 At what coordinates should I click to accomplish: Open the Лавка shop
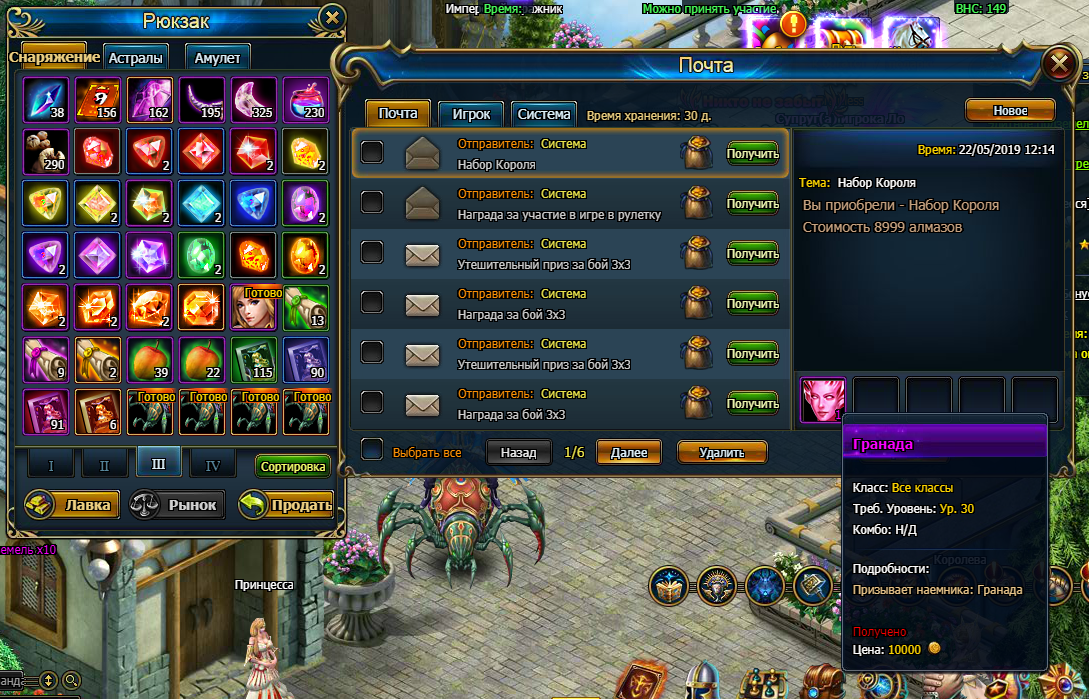(x=70, y=504)
